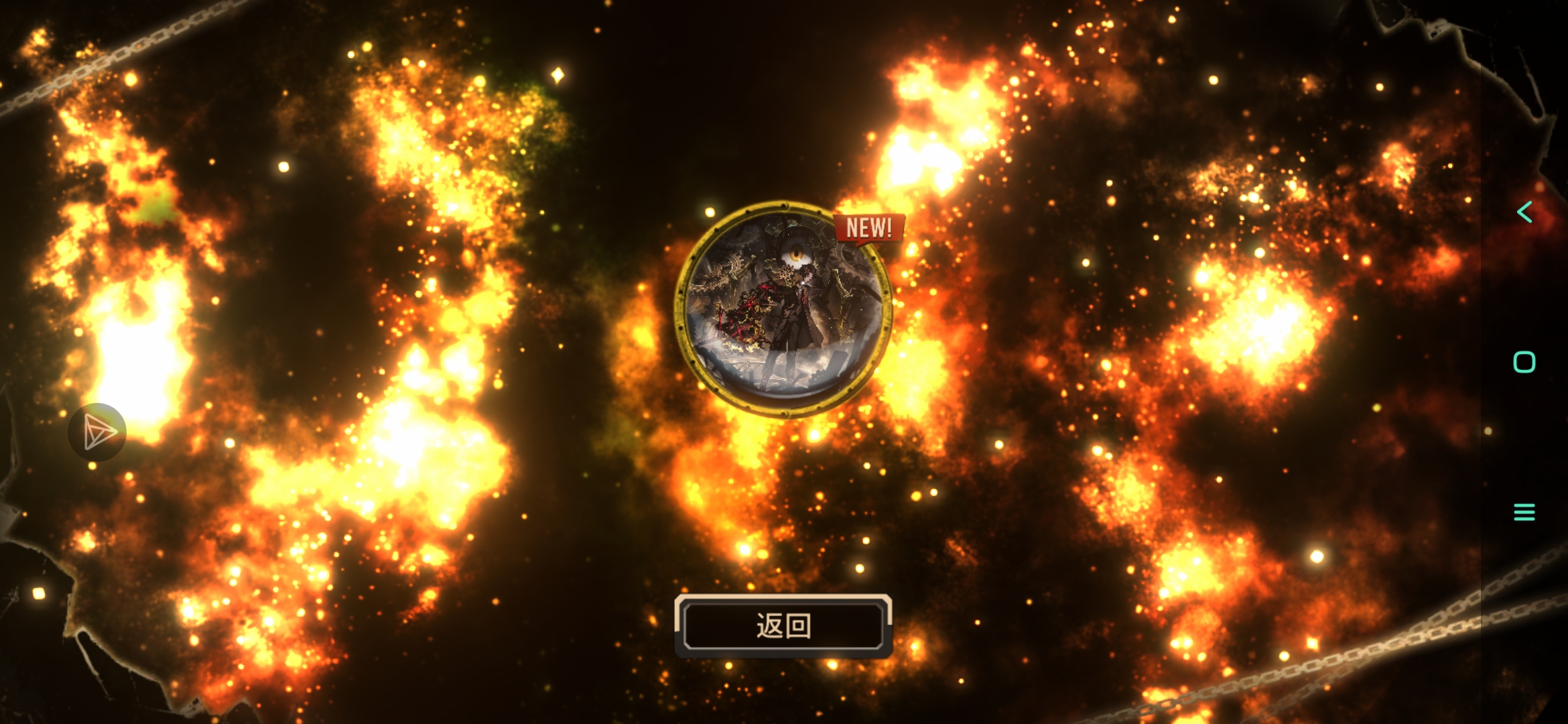Select the NEW character portrait medallion
Screen dimensions: 1568x724
tap(783, 310)
